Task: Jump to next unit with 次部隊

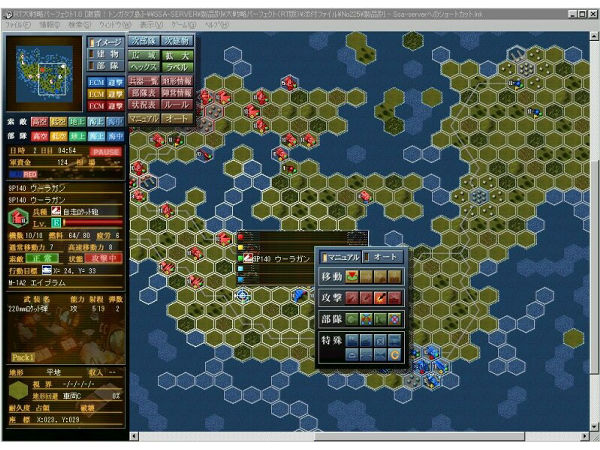Action: pyautogui.click(x=142, y=41)
